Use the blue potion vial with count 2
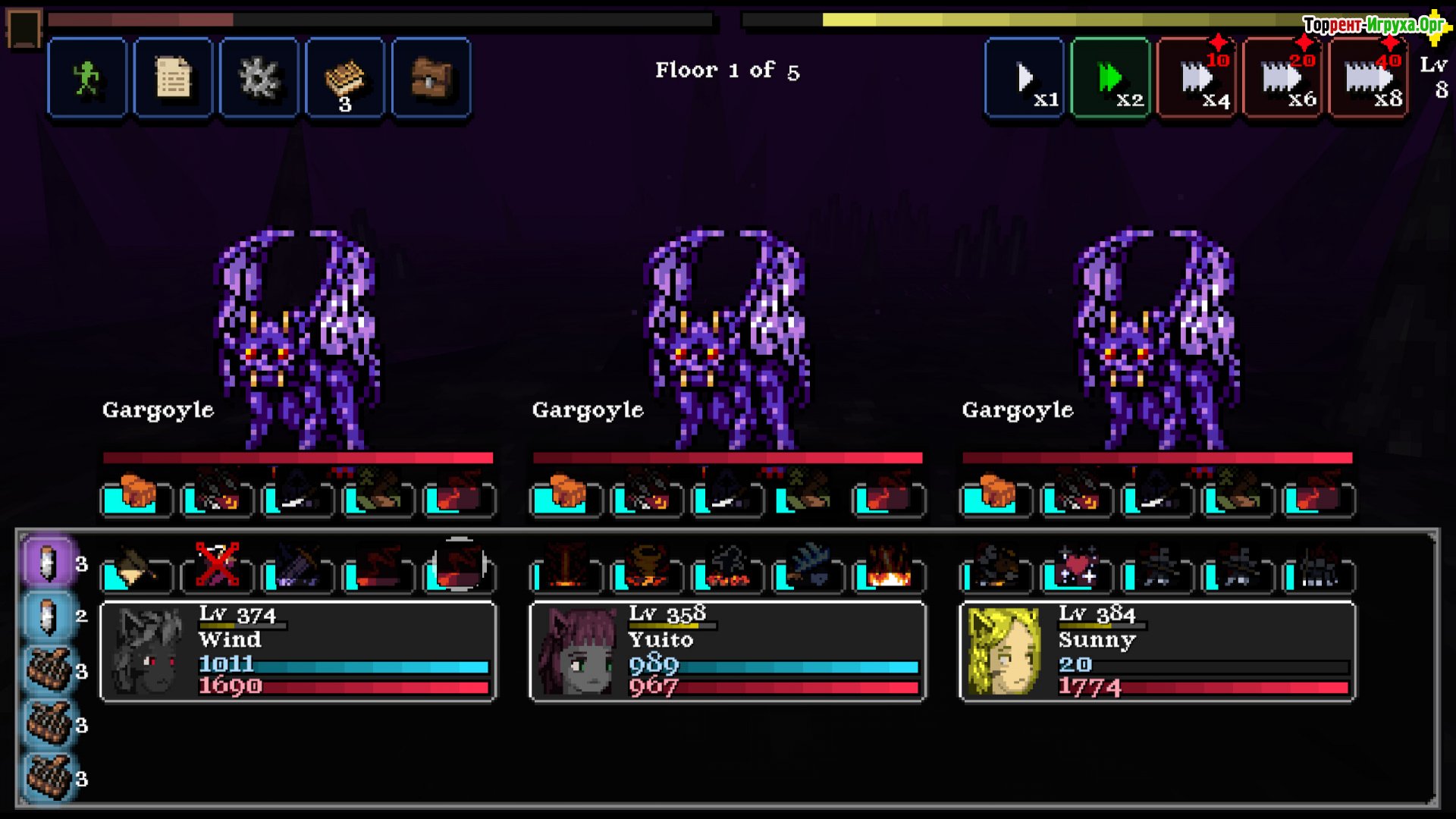This screenshot has width=1456, height=819. pyautogui.click(x=49, y=617)
